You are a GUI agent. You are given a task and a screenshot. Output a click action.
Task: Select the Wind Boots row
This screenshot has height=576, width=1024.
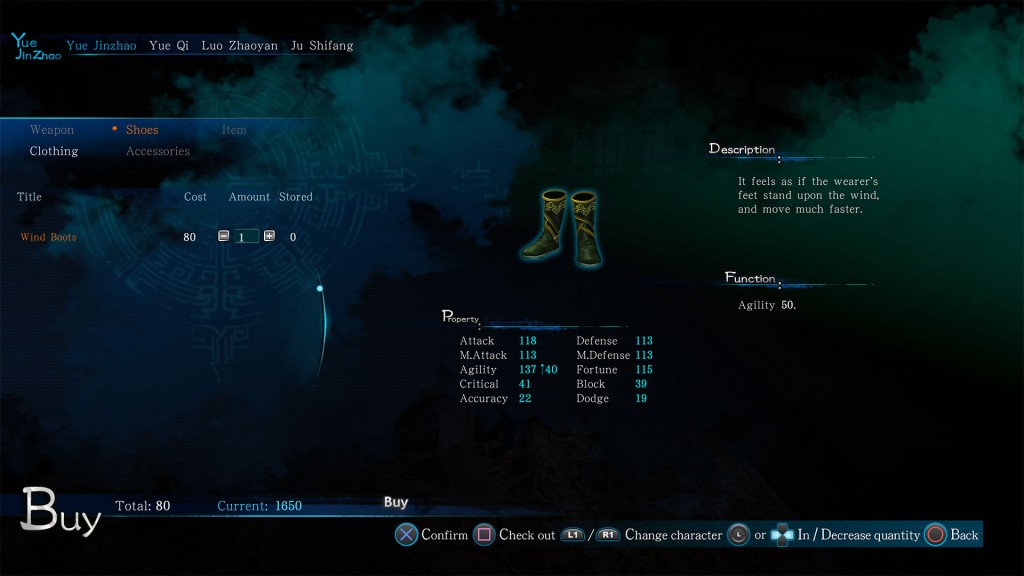tap(49, 237)
